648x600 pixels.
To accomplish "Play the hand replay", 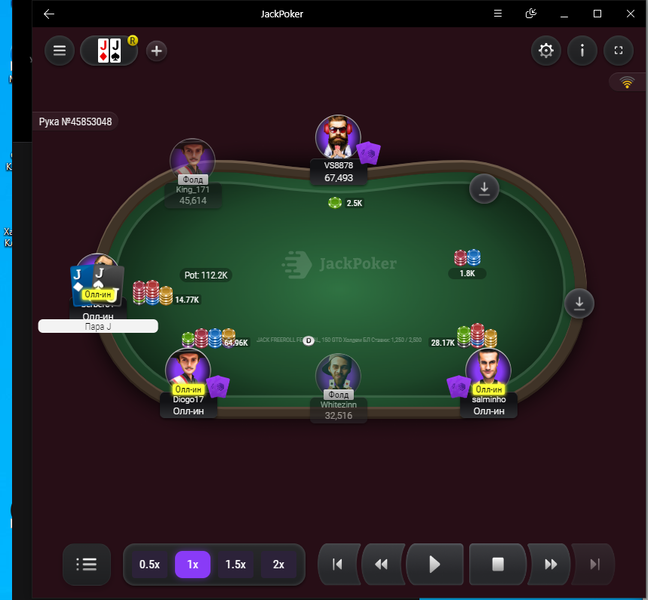I will point(434,564).
